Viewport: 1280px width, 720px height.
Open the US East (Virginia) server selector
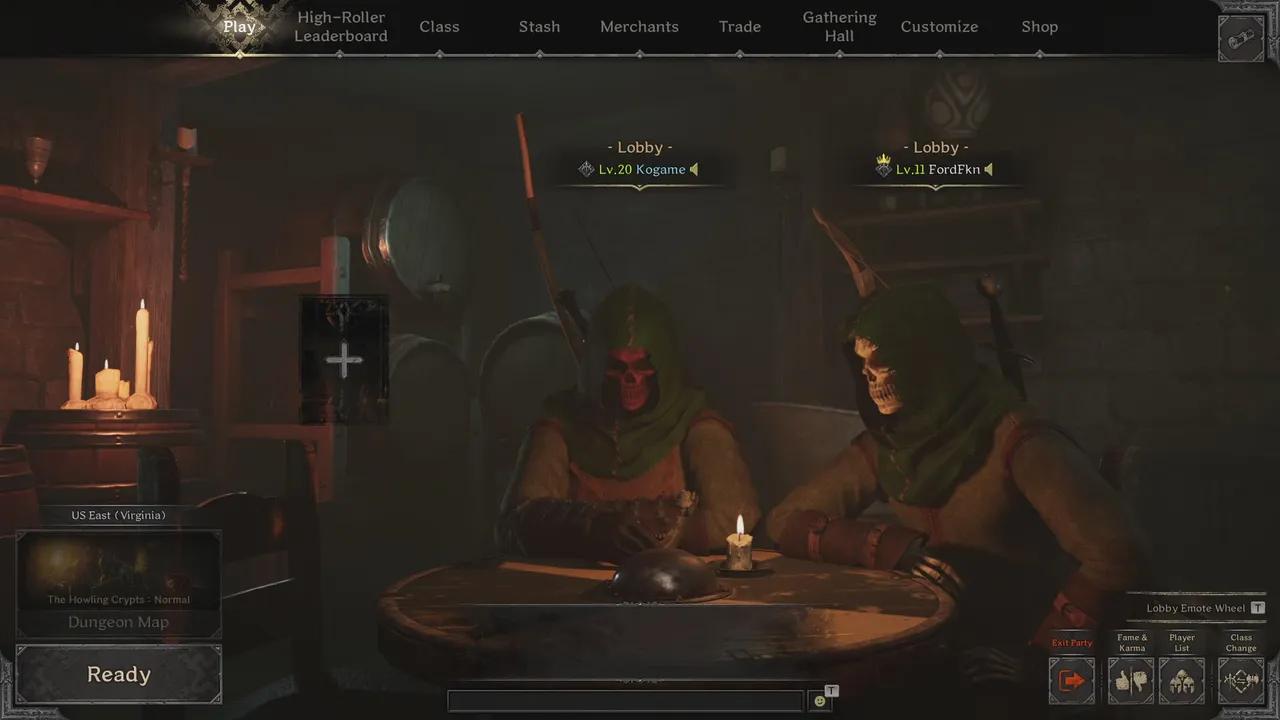pyautogui.click(x=117, y=515)
